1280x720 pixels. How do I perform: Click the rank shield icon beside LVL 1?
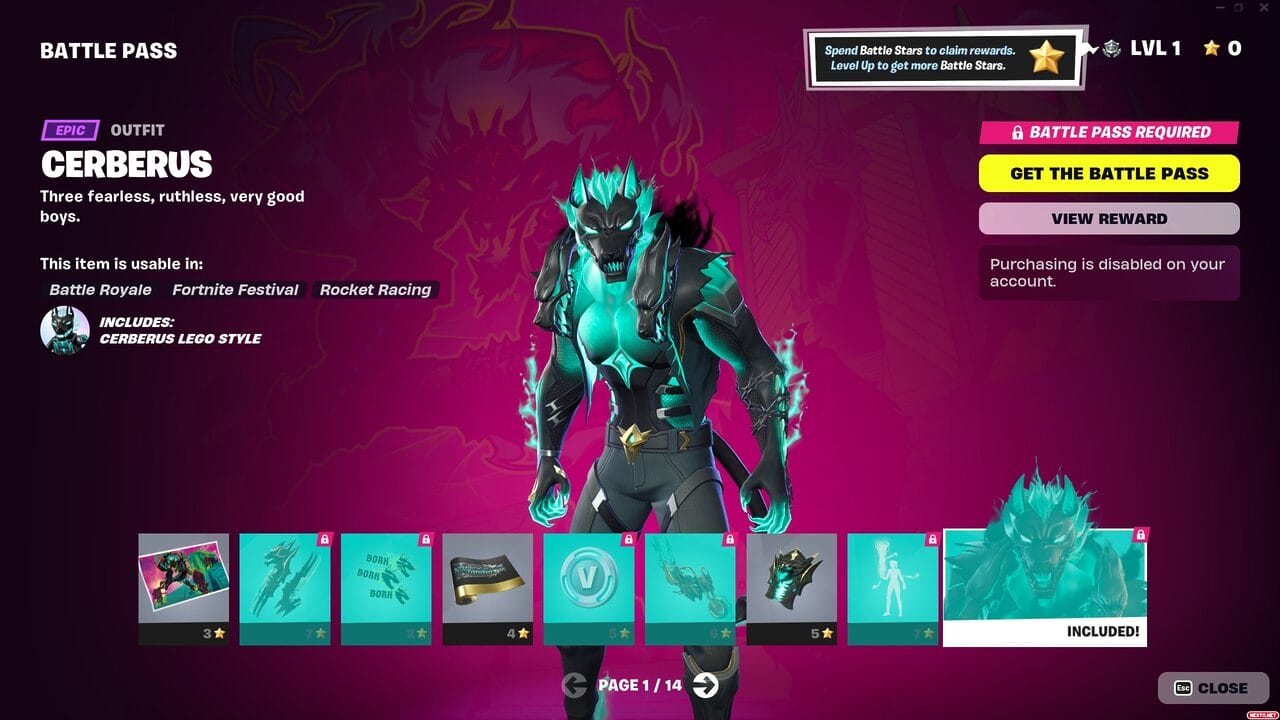[1110, 46]
